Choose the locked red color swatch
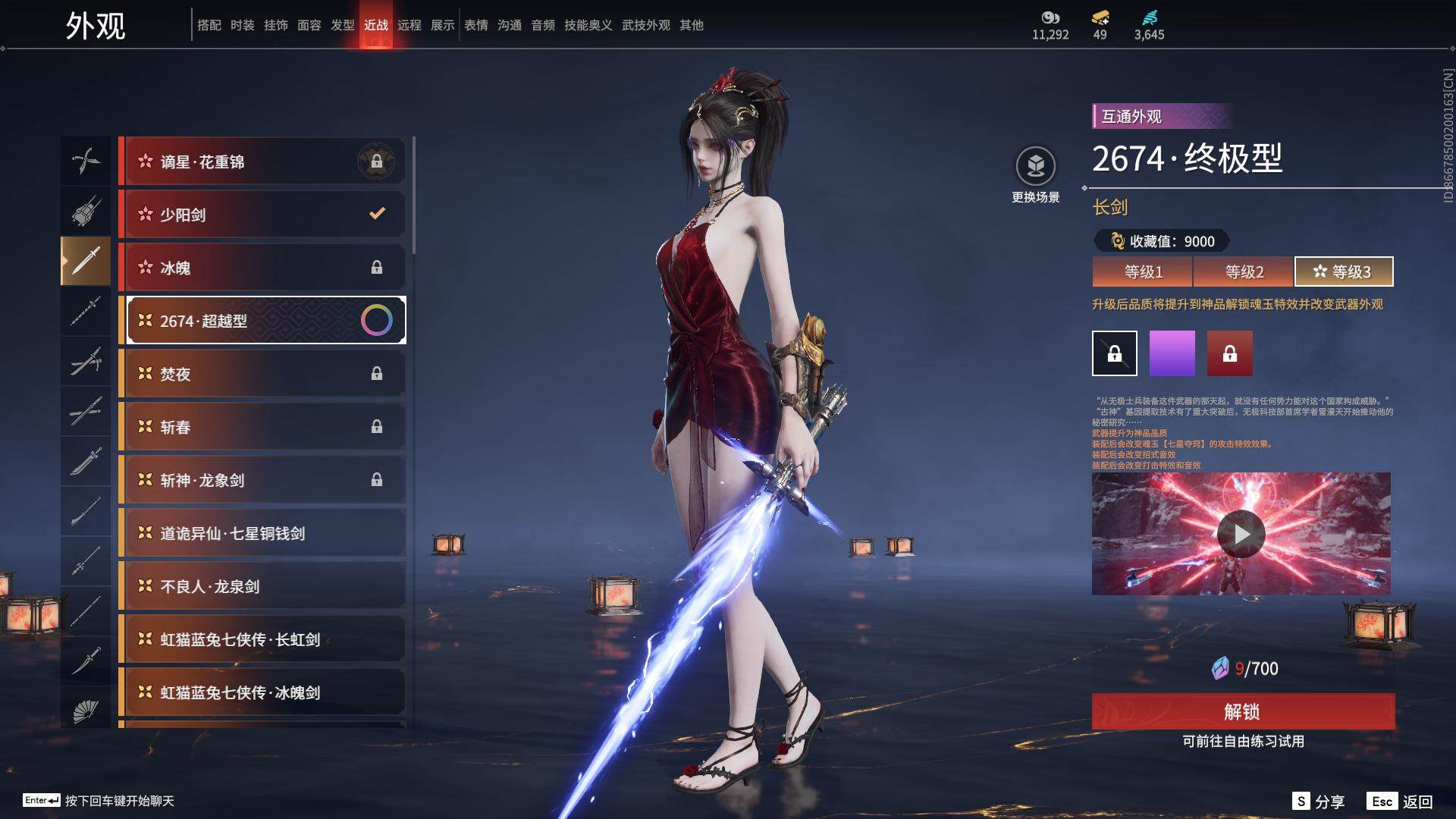 1230,353
